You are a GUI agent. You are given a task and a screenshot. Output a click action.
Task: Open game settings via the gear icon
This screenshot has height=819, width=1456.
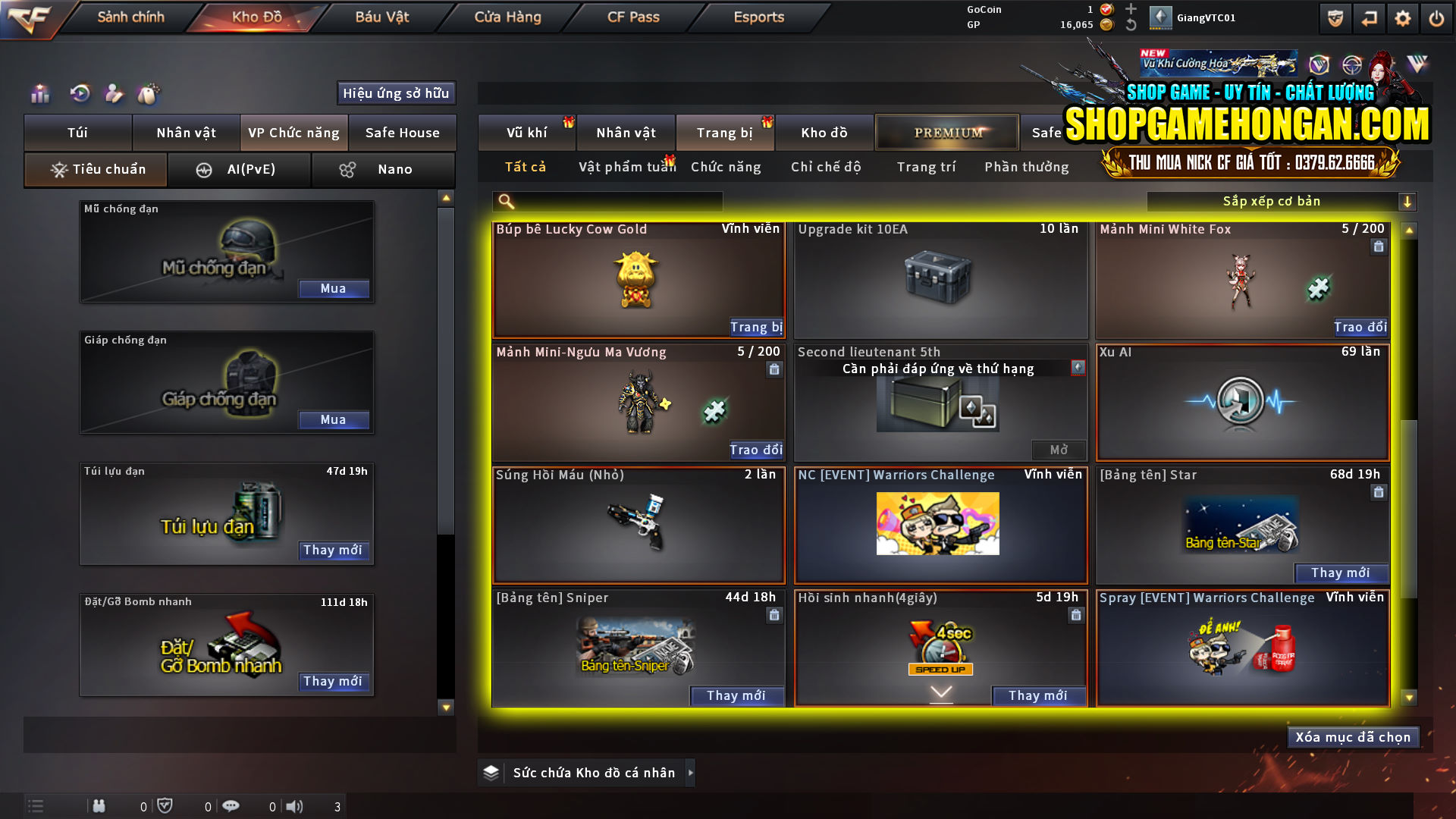(x=1404, y=18)
